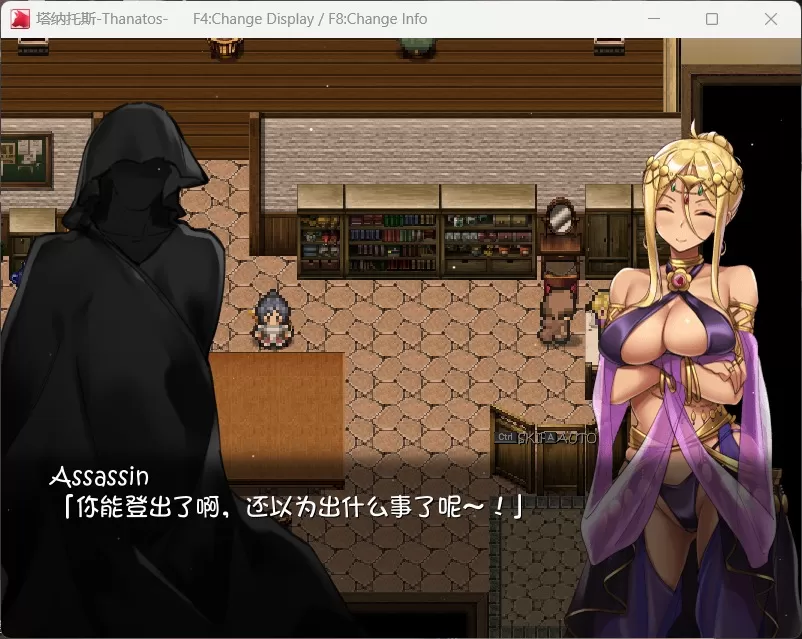Screen dimensions: 802x639
Task: Click the SKIP dialogue label
Action: 530,438
